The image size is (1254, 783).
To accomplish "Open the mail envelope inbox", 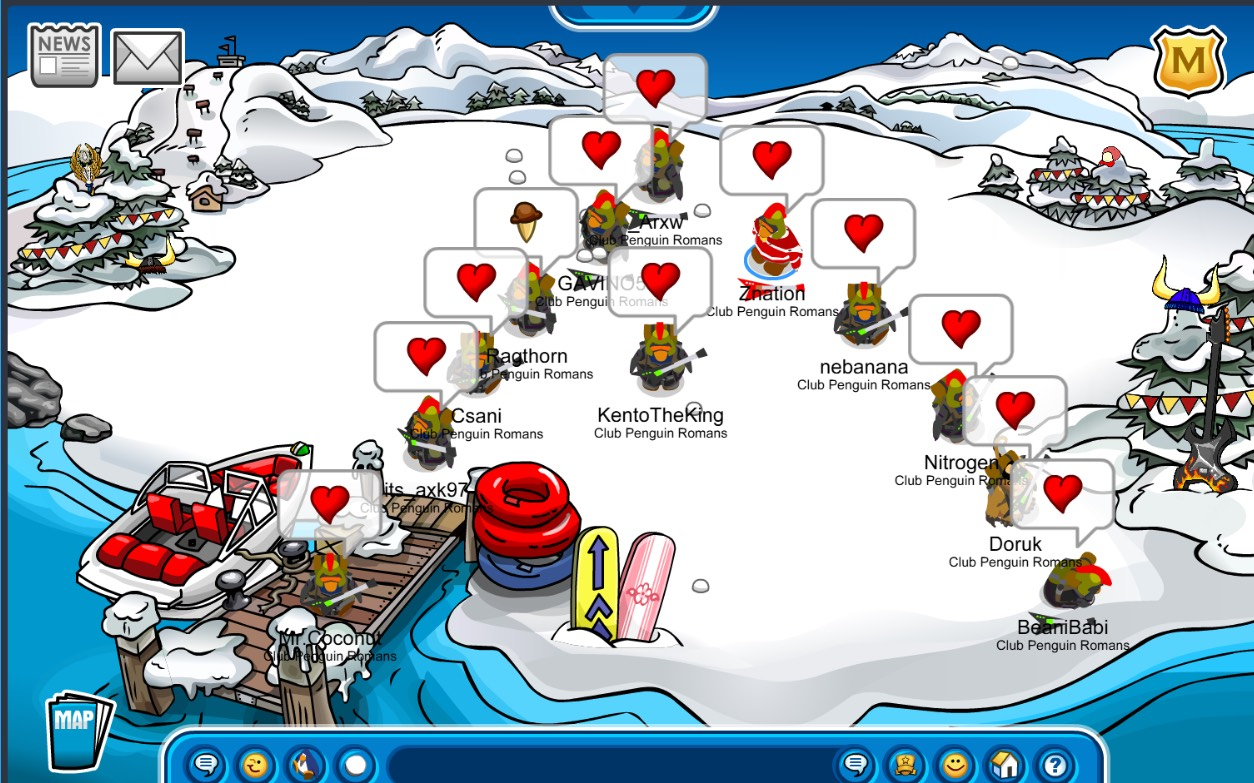I will click(148, 57).
